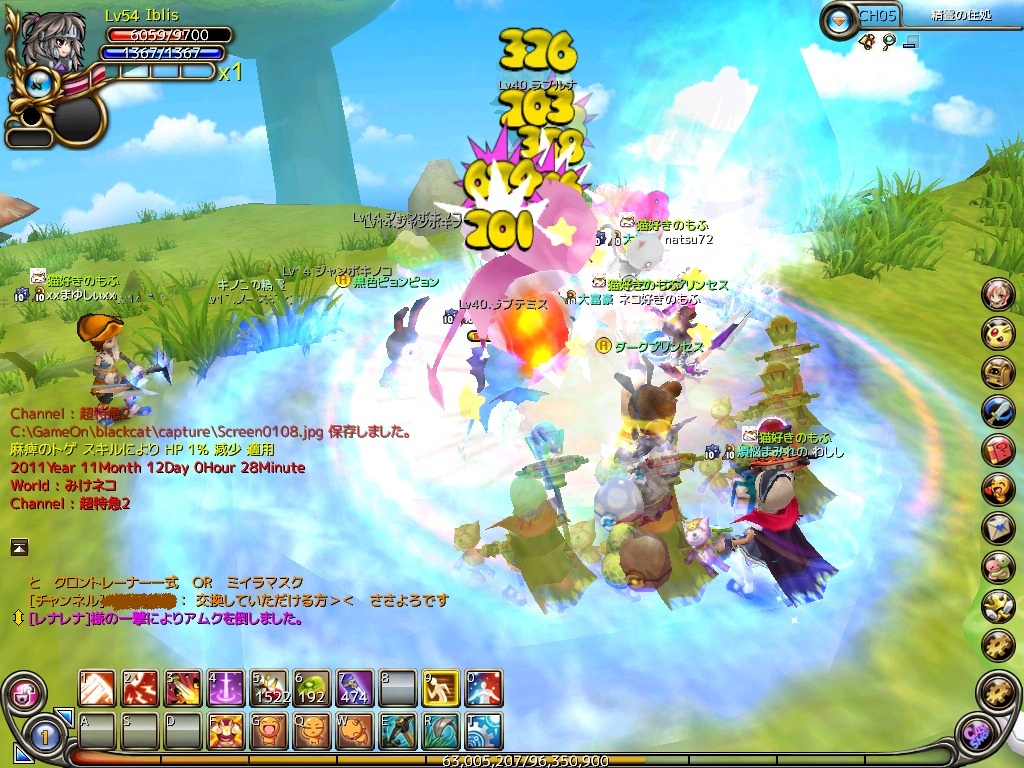Screen dimensions: 1024x768
Task: Open the pink-haired character menu icon
Action: (x=998, y=293)
